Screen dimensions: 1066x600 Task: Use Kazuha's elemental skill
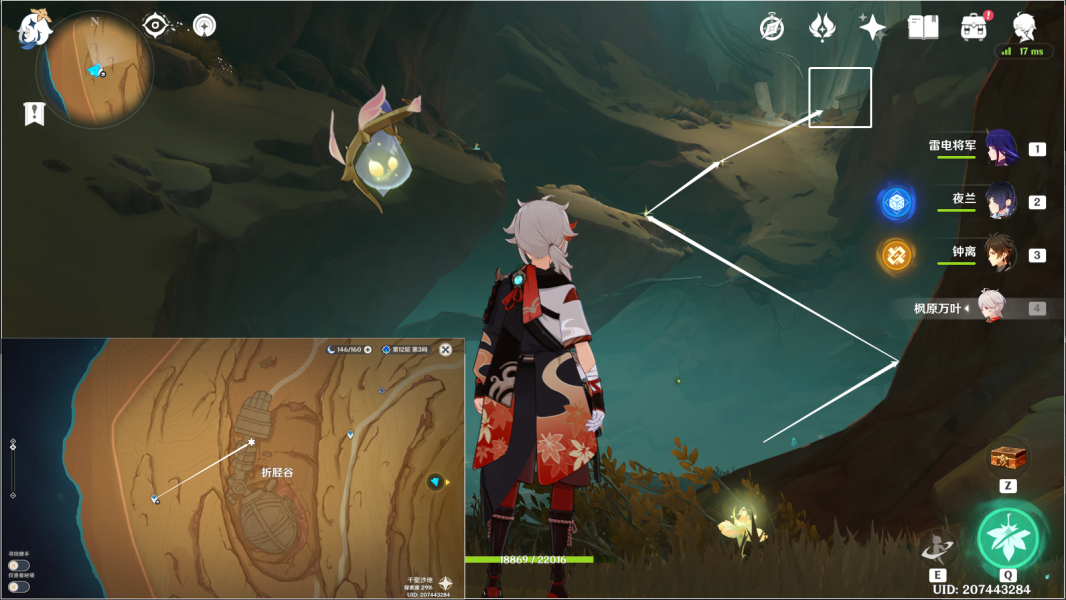pos(937,546)
